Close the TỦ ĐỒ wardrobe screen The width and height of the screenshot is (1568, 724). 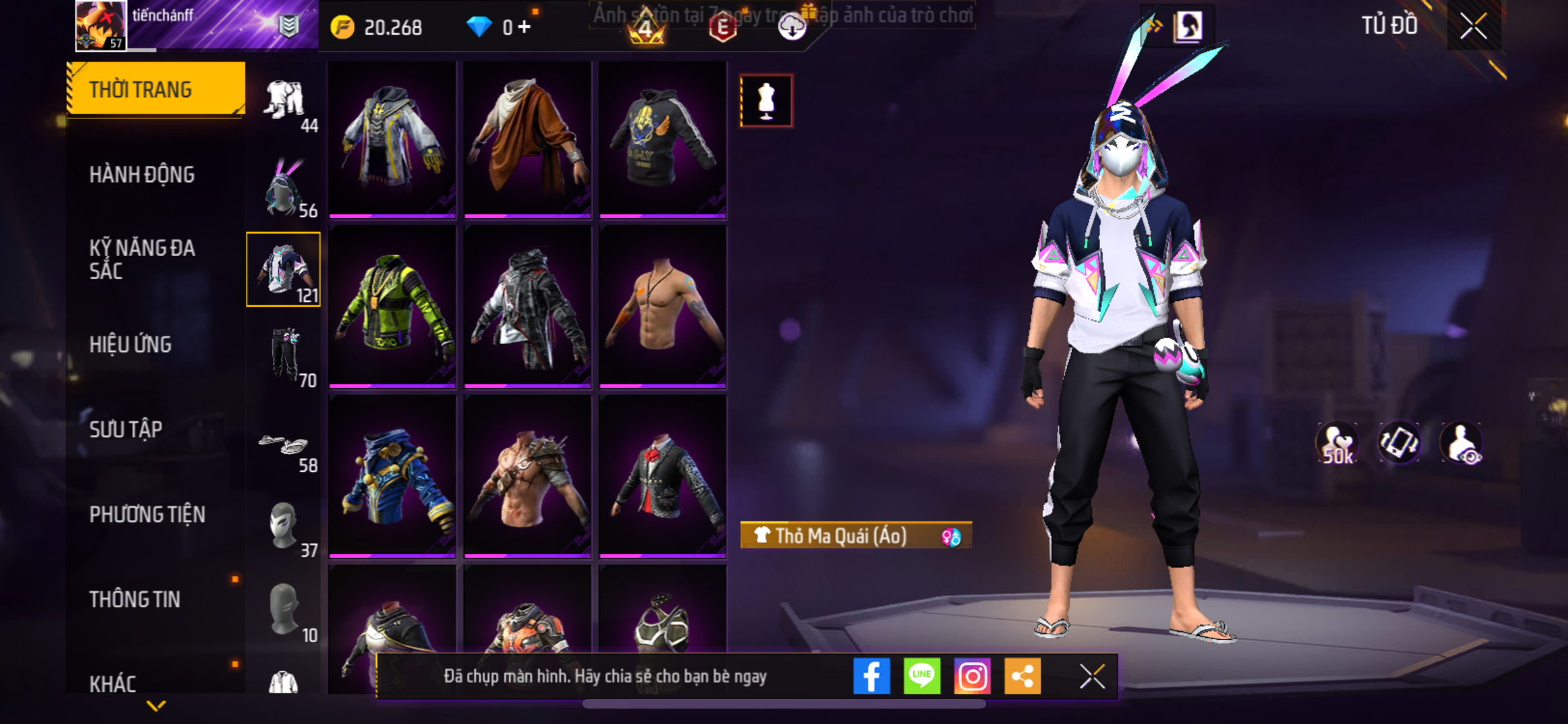click(x=1473, y=26)
